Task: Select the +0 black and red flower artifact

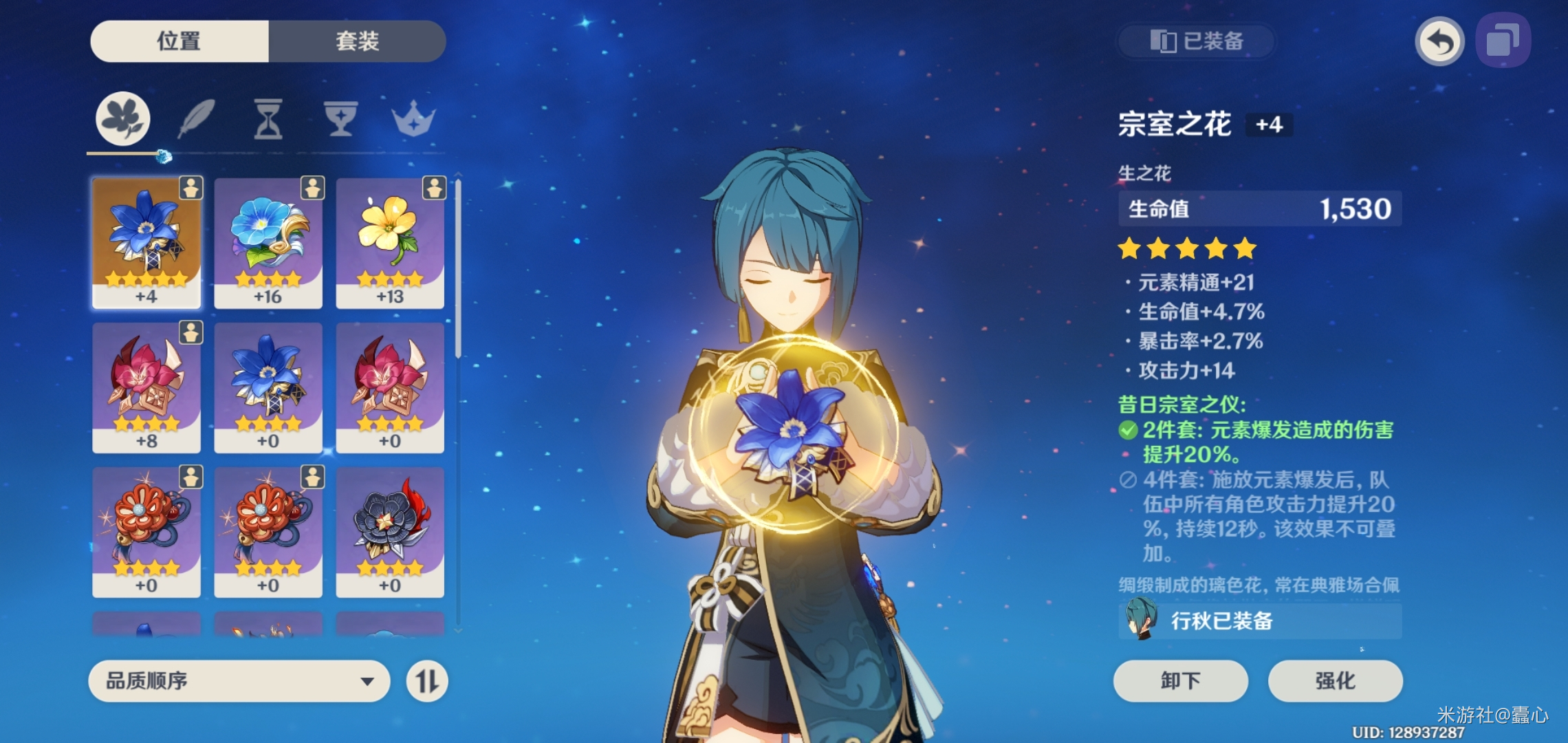Action: 390,531
